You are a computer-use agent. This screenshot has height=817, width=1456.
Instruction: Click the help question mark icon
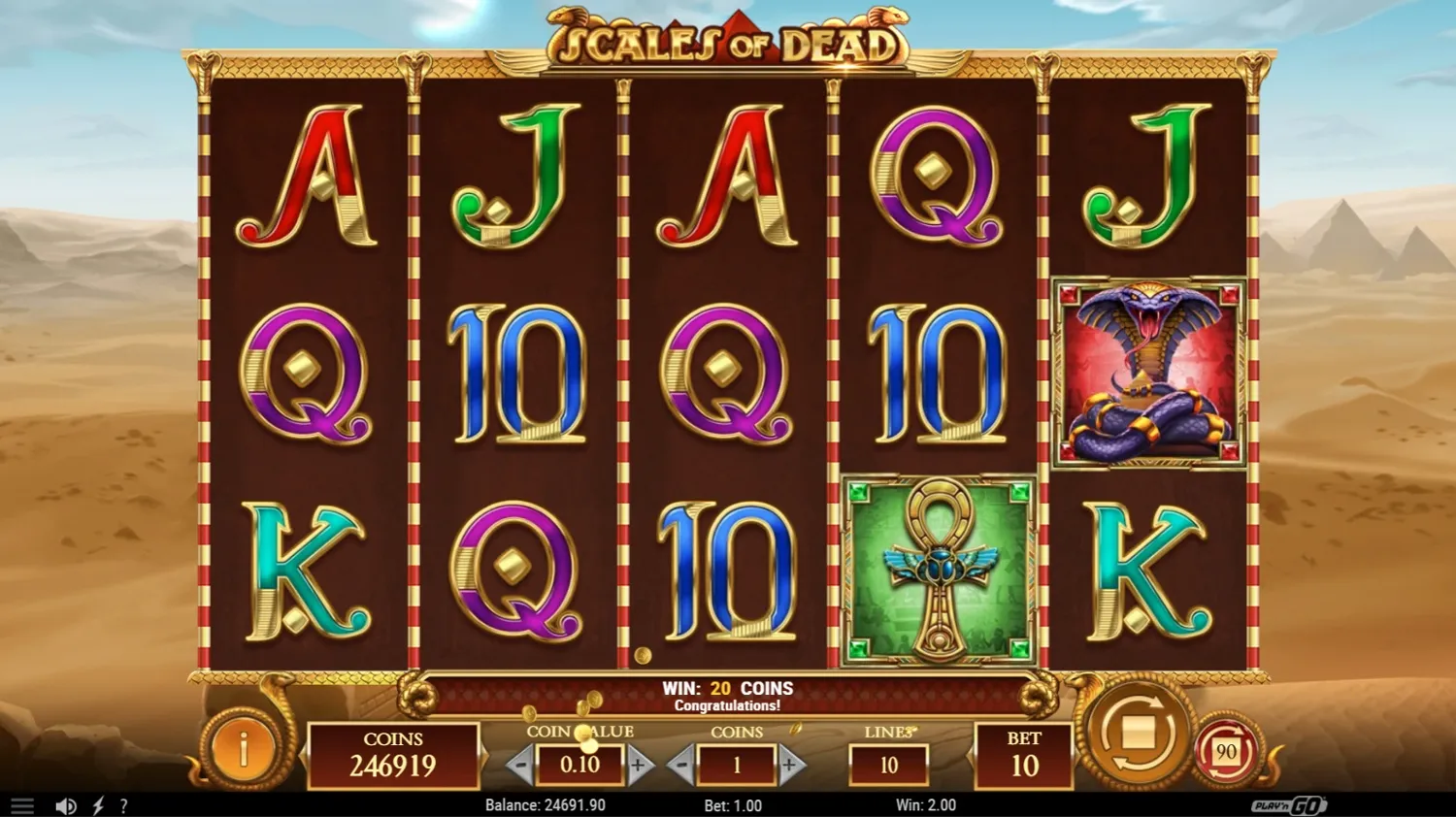(x=123, y=805)
